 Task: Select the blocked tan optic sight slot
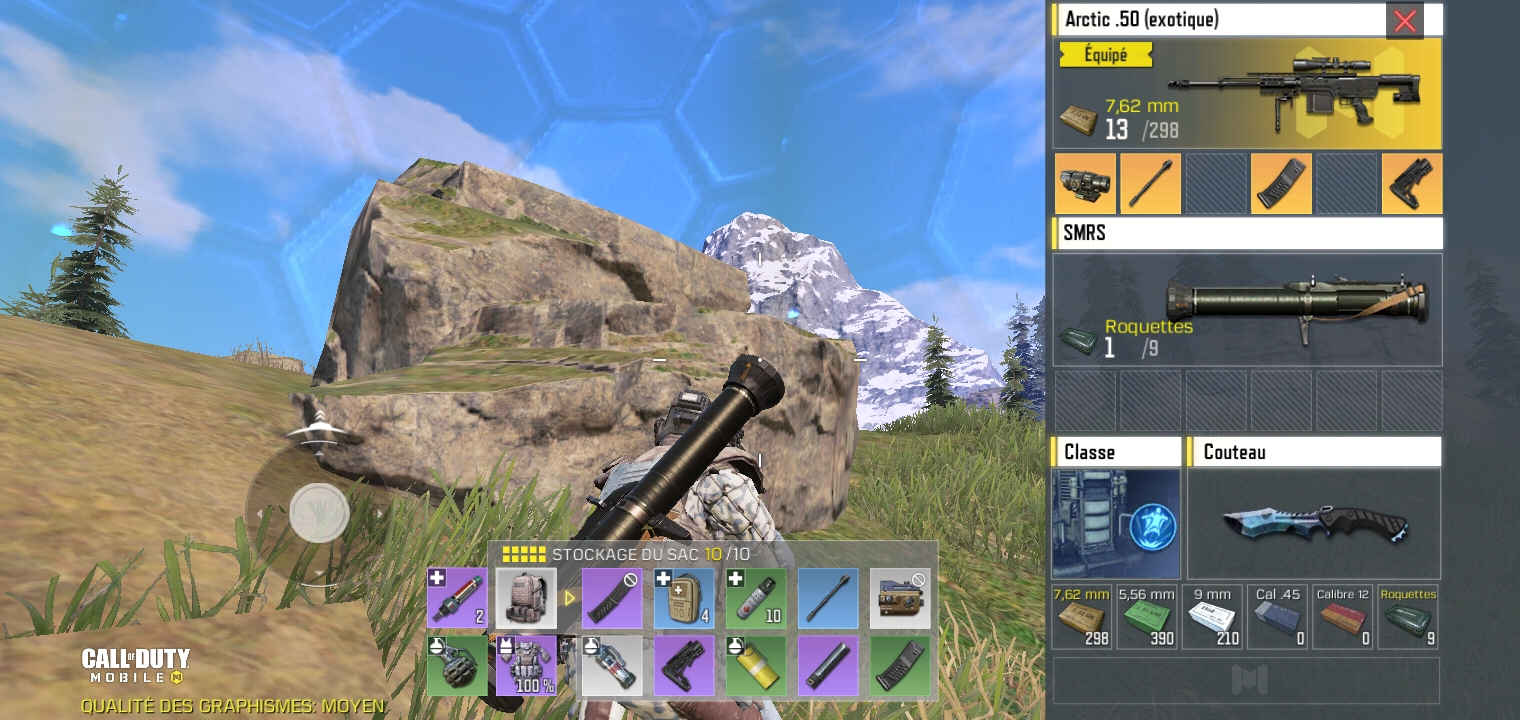(x=899, y=598)
